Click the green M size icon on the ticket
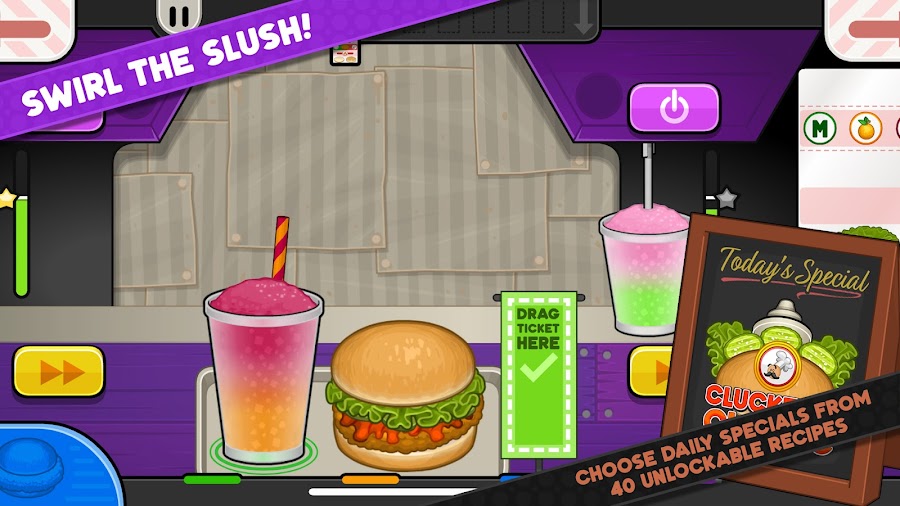This screenshot has width=900, height=506. point(819,128)
